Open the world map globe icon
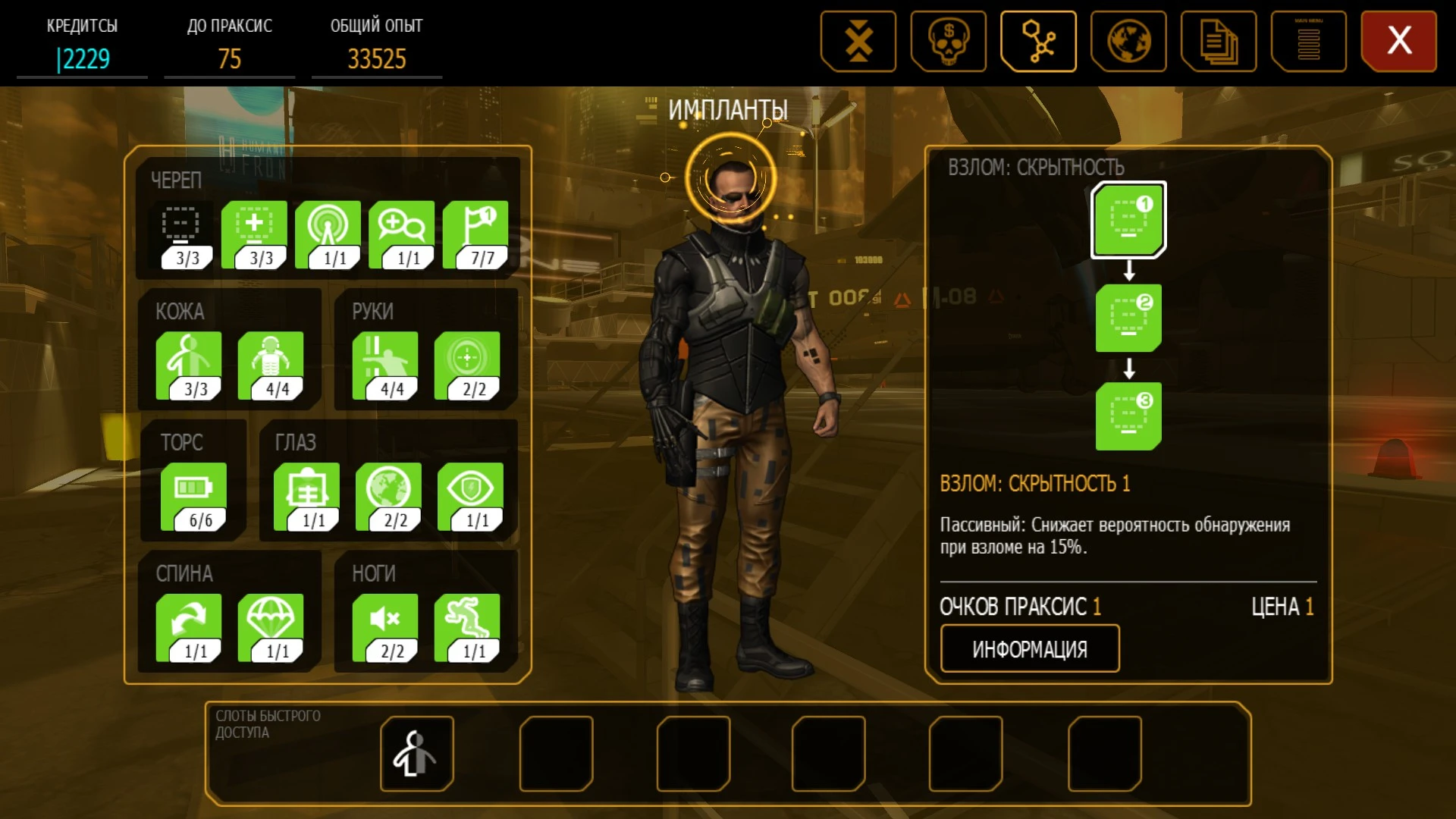The width and height of the screenshot is (1456, 819). click(1128, 41)
